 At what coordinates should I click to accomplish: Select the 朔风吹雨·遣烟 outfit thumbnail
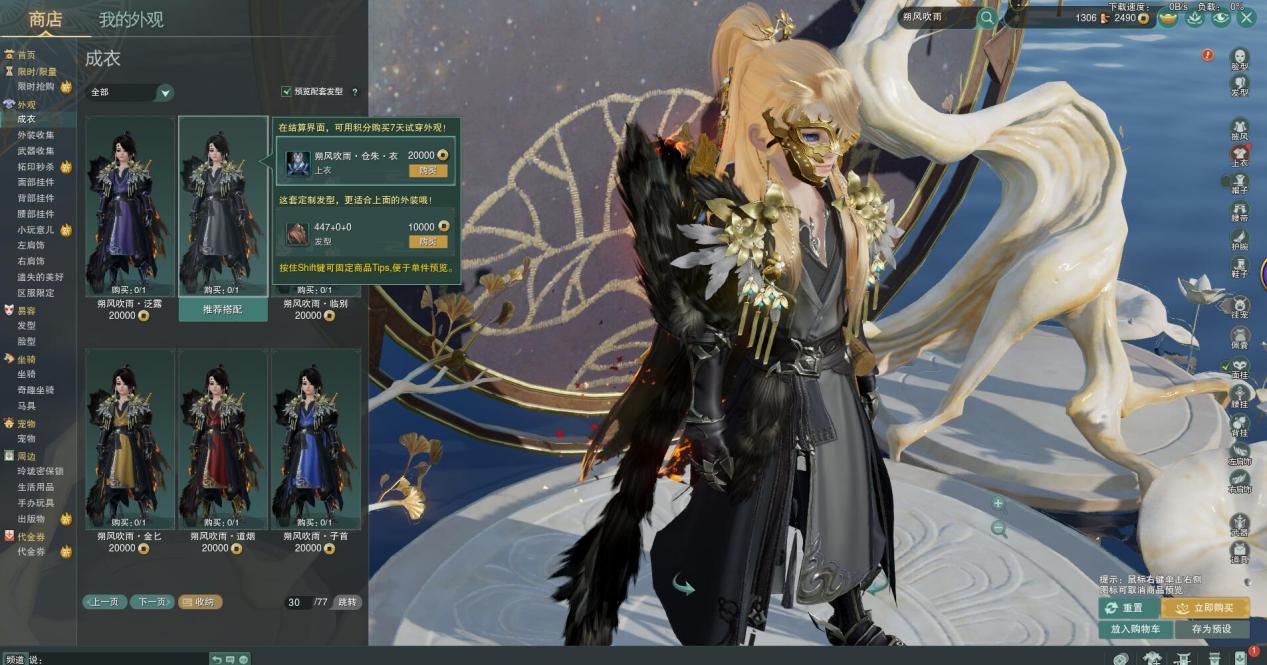(222, 437)
